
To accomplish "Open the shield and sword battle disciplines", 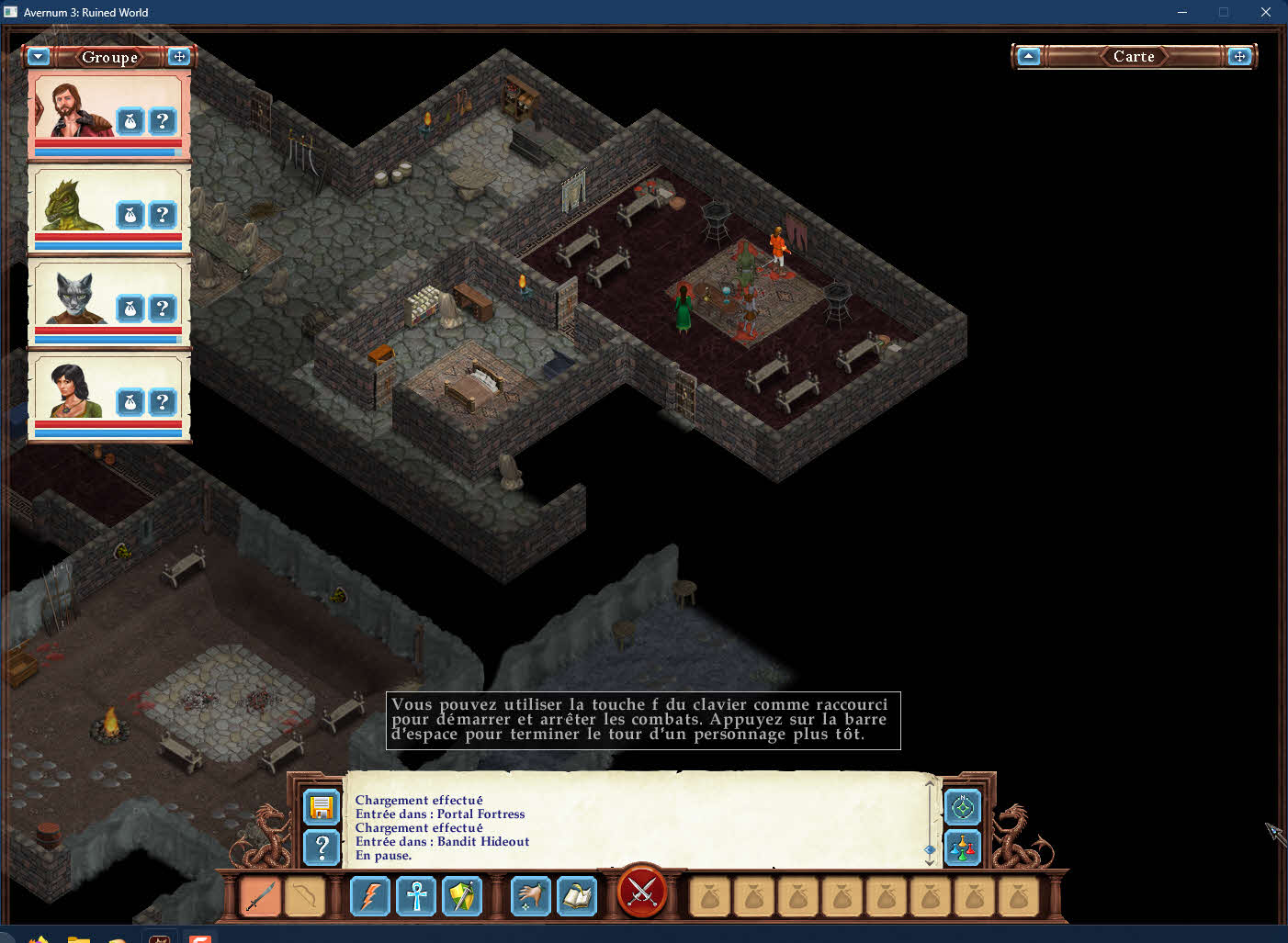I will click(462, 896).
